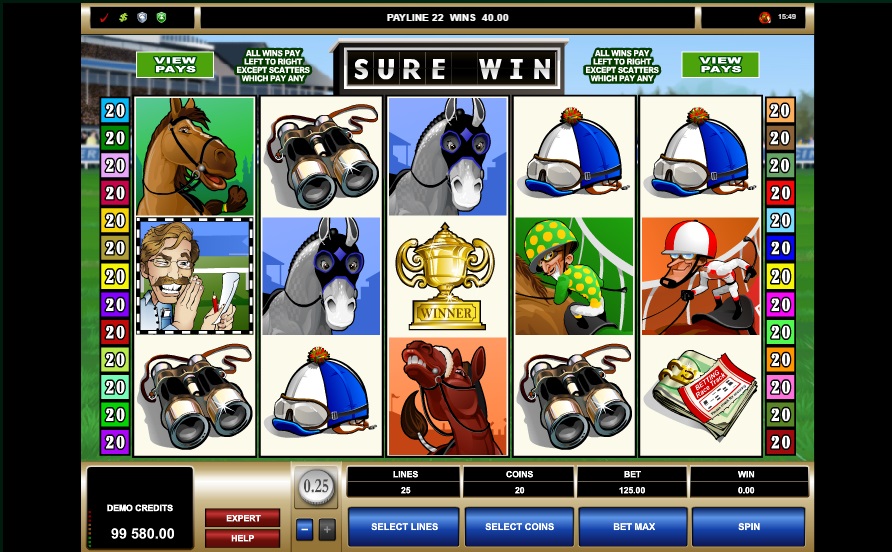Increase coin size with plus button
Screen dimensions: 892x552
pos(326,530)
